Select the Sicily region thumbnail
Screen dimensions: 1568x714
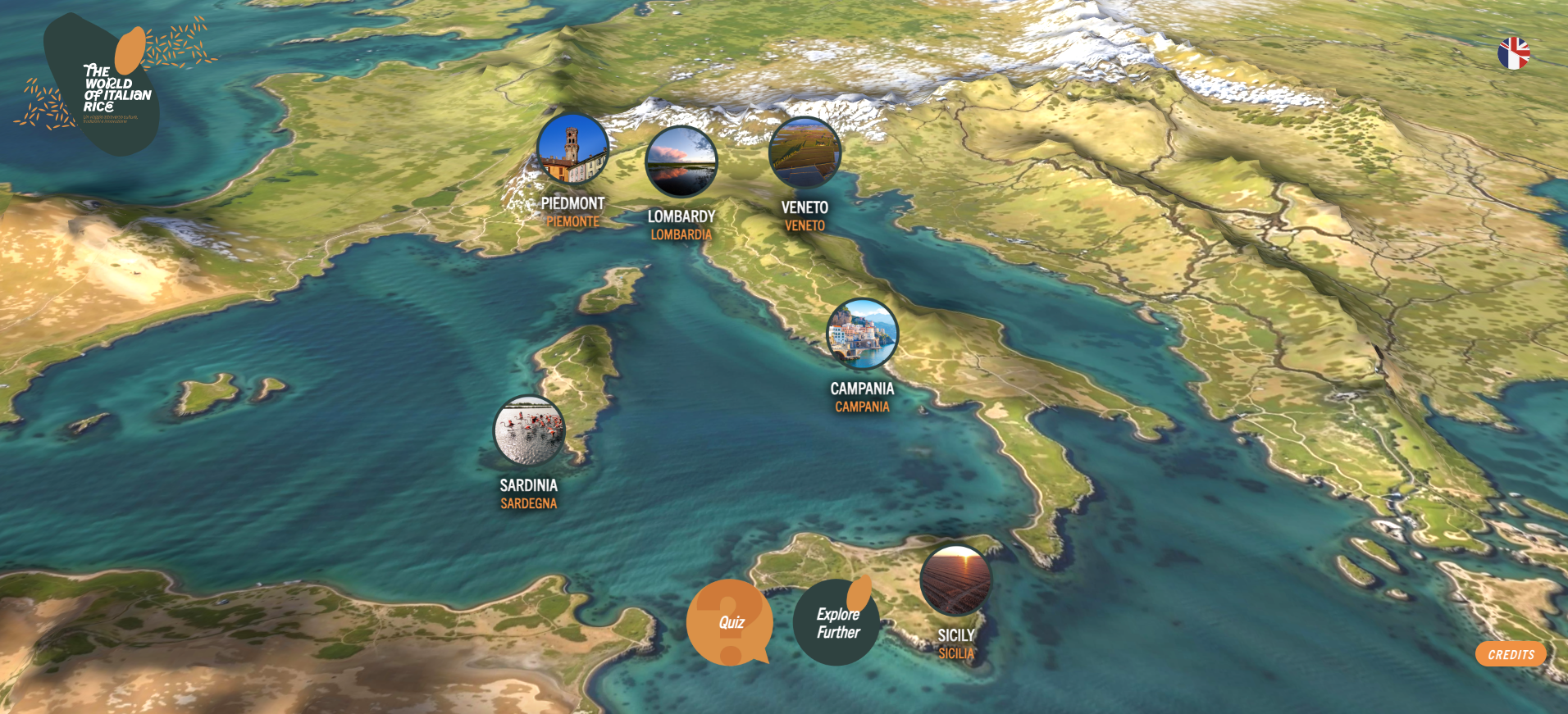tap(955, 580)
